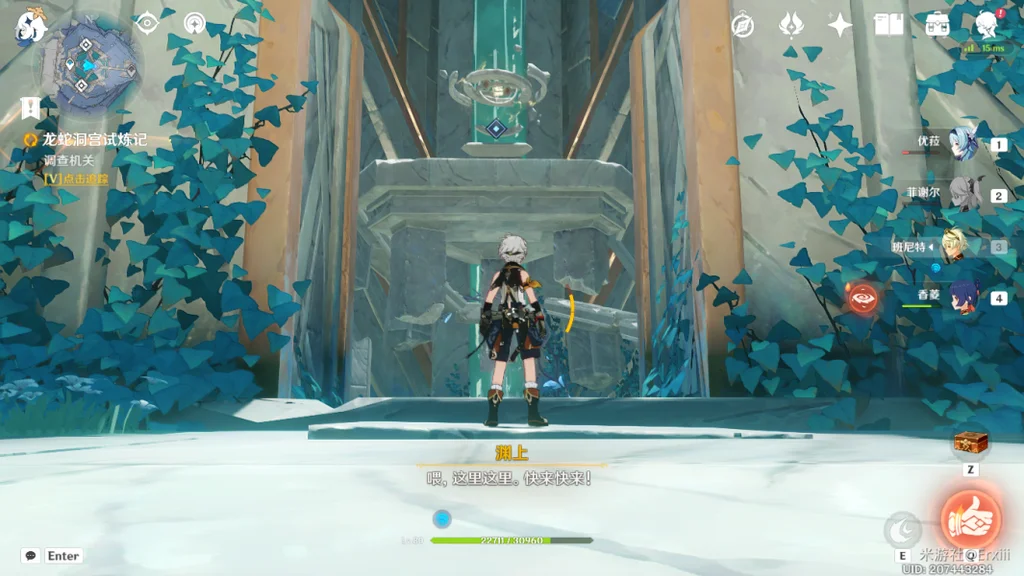Open the winged emblem icon in the top bar
The height and width of the screenshot is (576, 1024).
[x=792, y=25]
